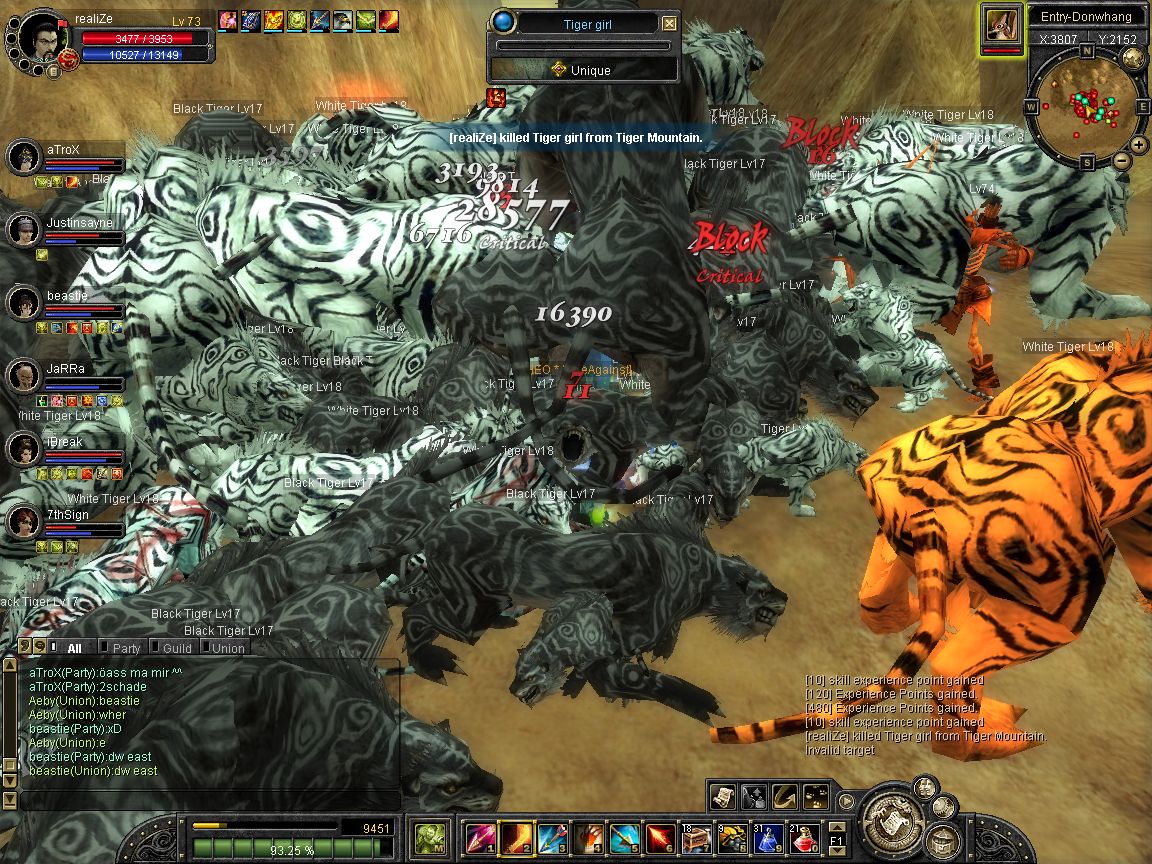This screenshot has height=864, width=1152.
Task: Close the Tiger girl target window
Action: click(x=669, y=24)
